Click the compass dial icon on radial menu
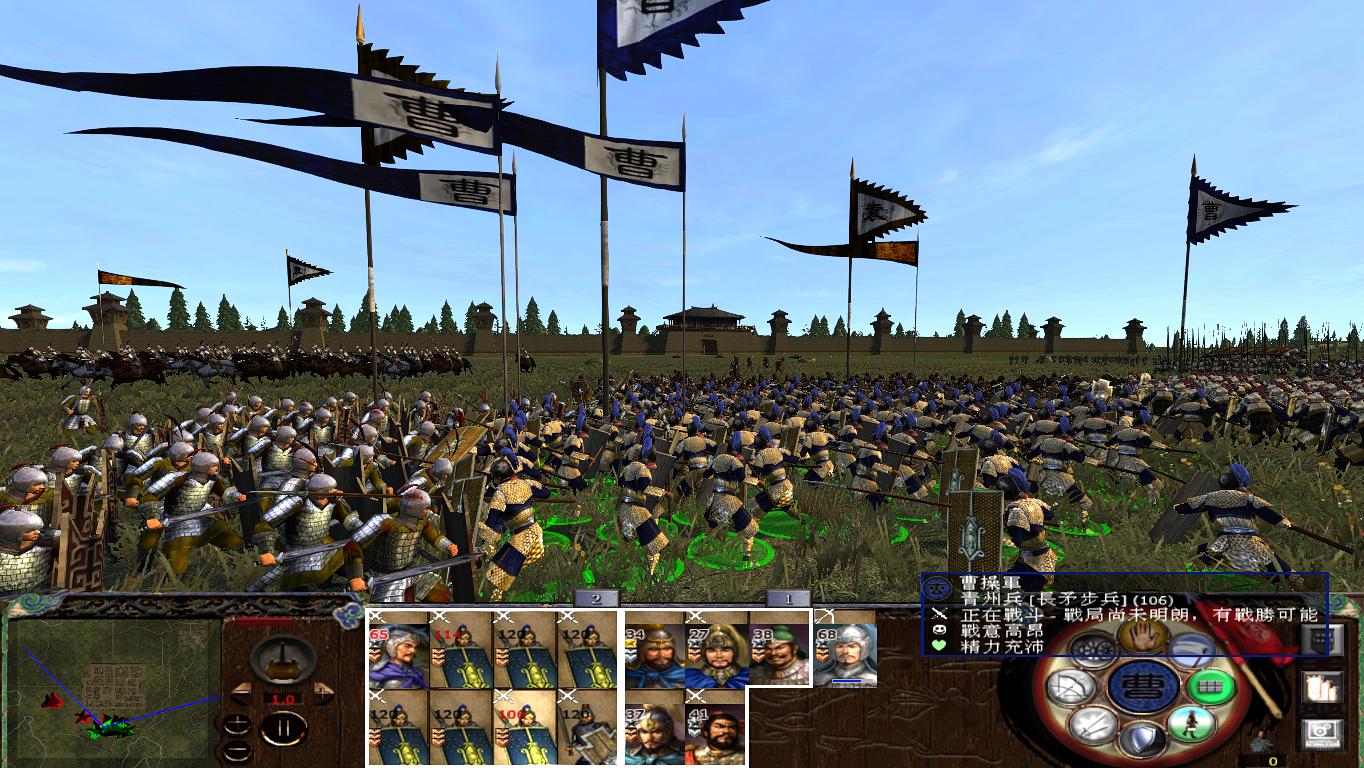The width and height of the screenshot is (1364, 768). point(1092,651)
